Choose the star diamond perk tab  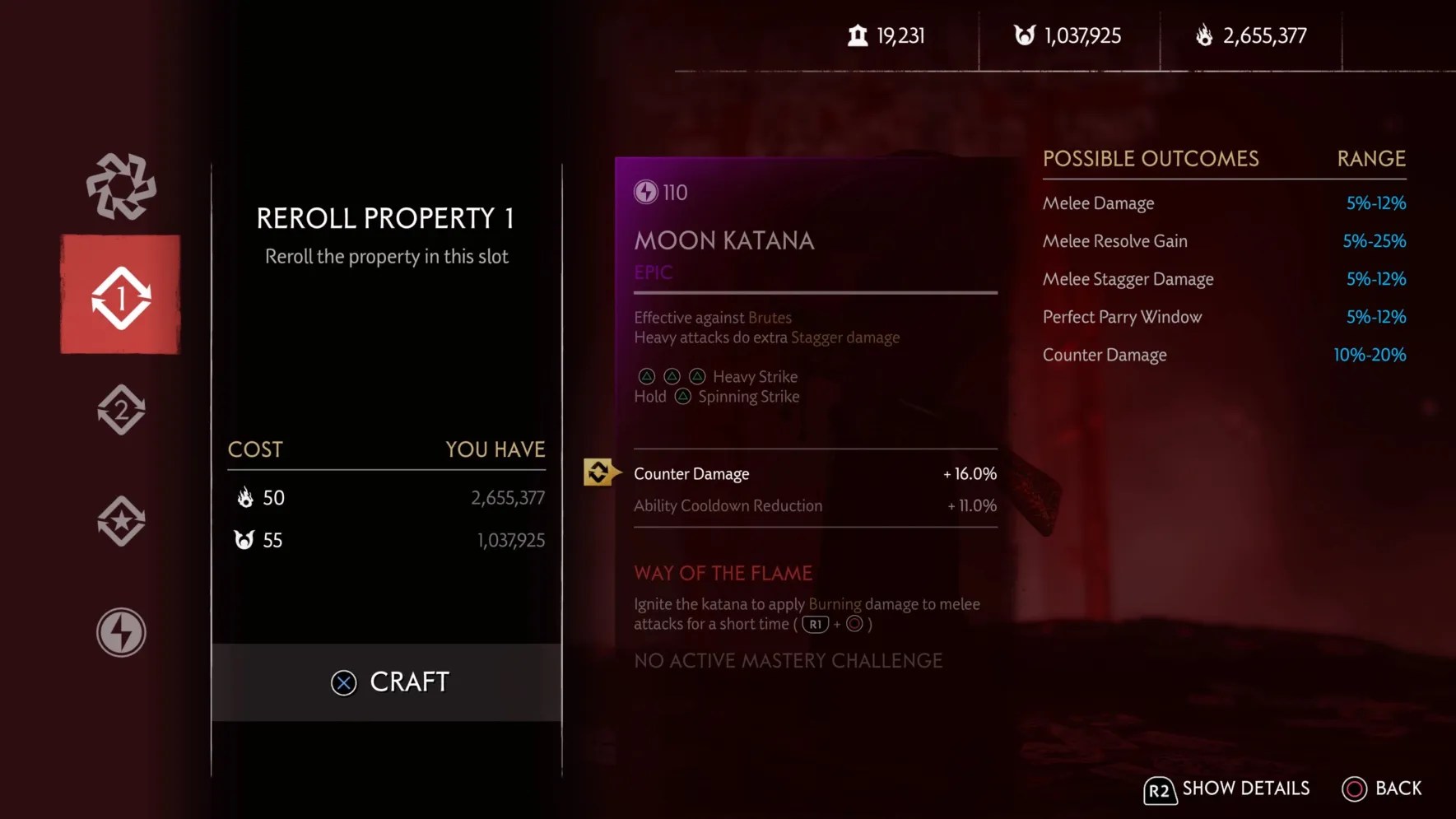(121, 521)
